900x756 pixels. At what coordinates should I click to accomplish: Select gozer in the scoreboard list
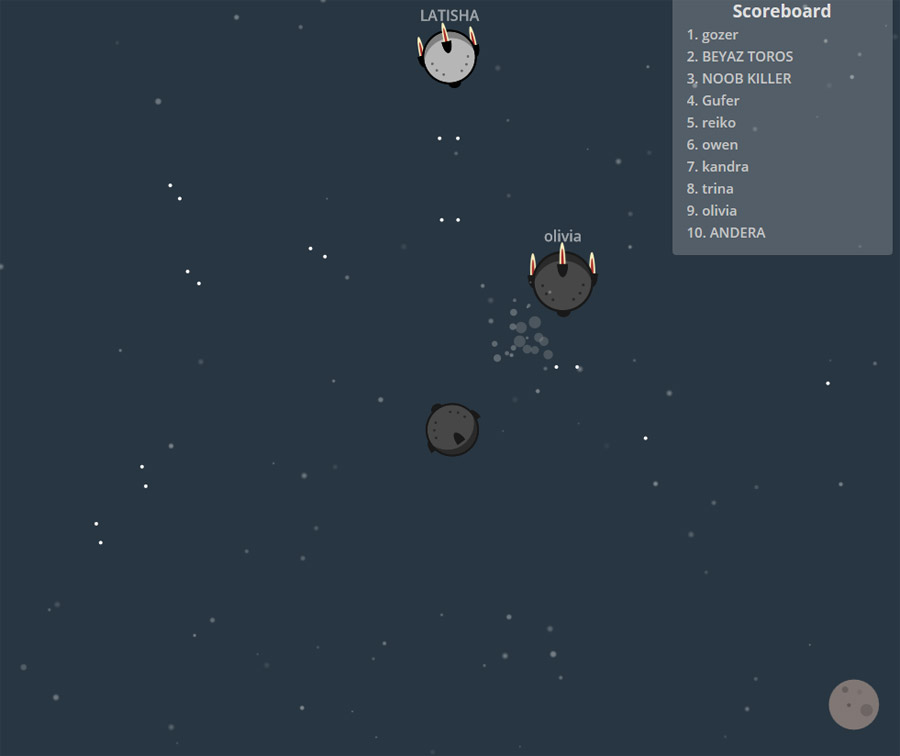712,35
